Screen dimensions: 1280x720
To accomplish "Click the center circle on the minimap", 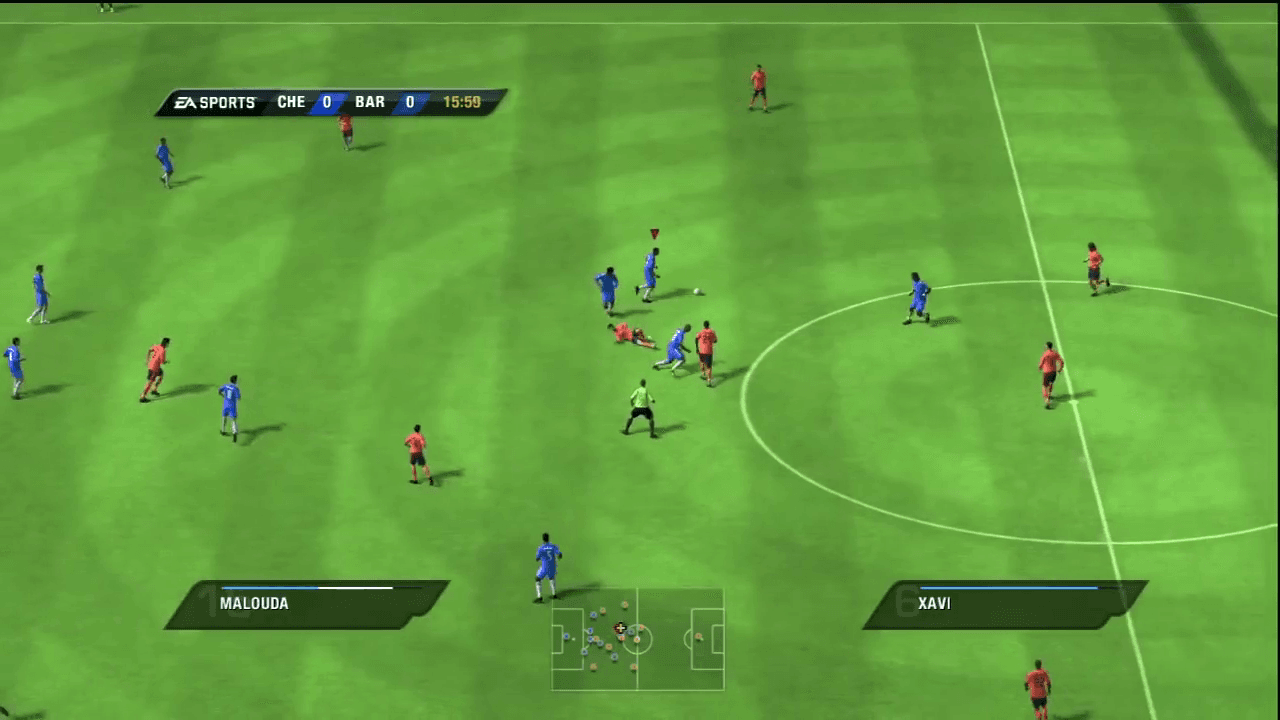I will pos(637,640).
